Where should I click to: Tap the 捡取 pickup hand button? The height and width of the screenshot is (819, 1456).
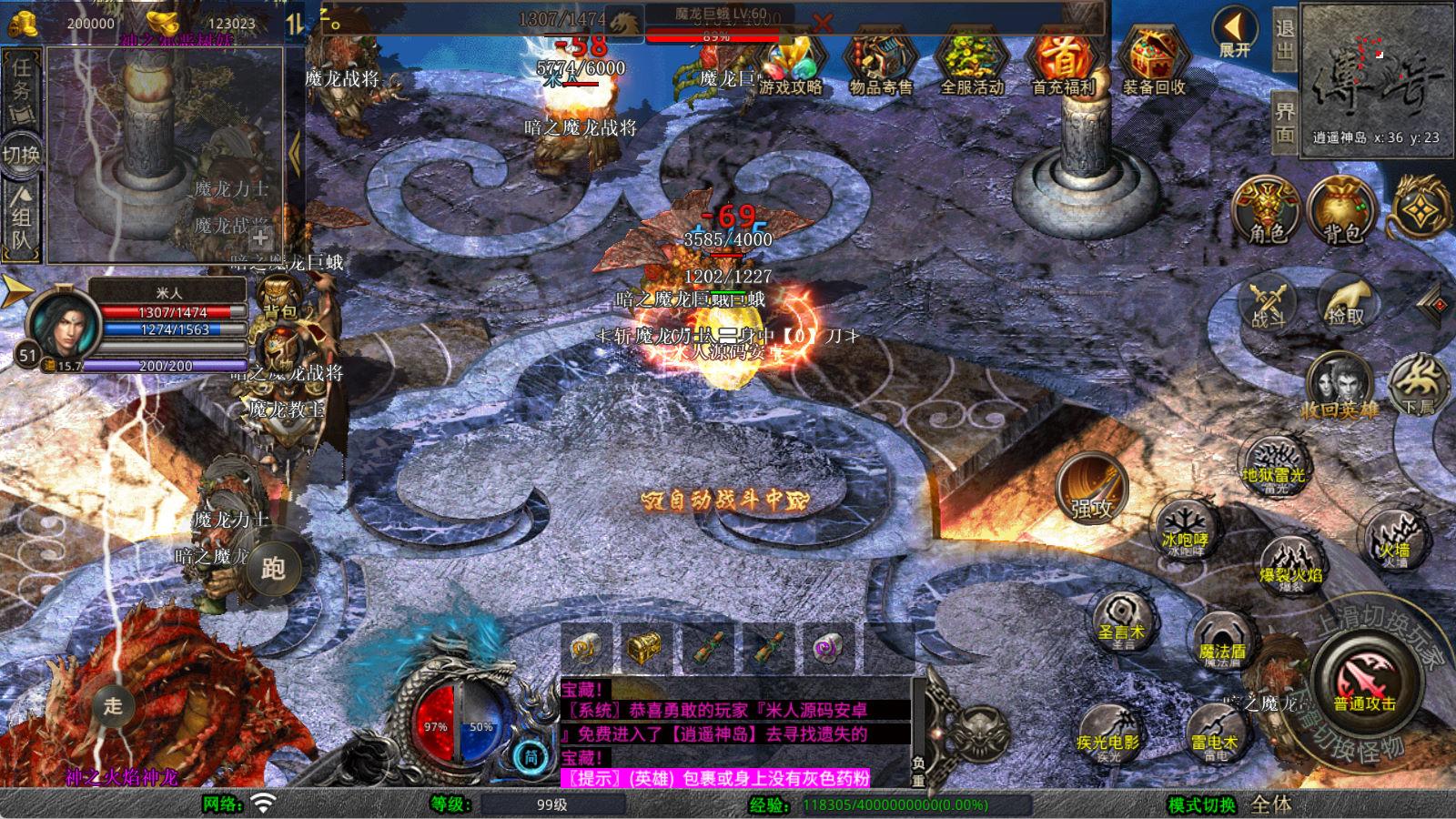coord(1347,302)
